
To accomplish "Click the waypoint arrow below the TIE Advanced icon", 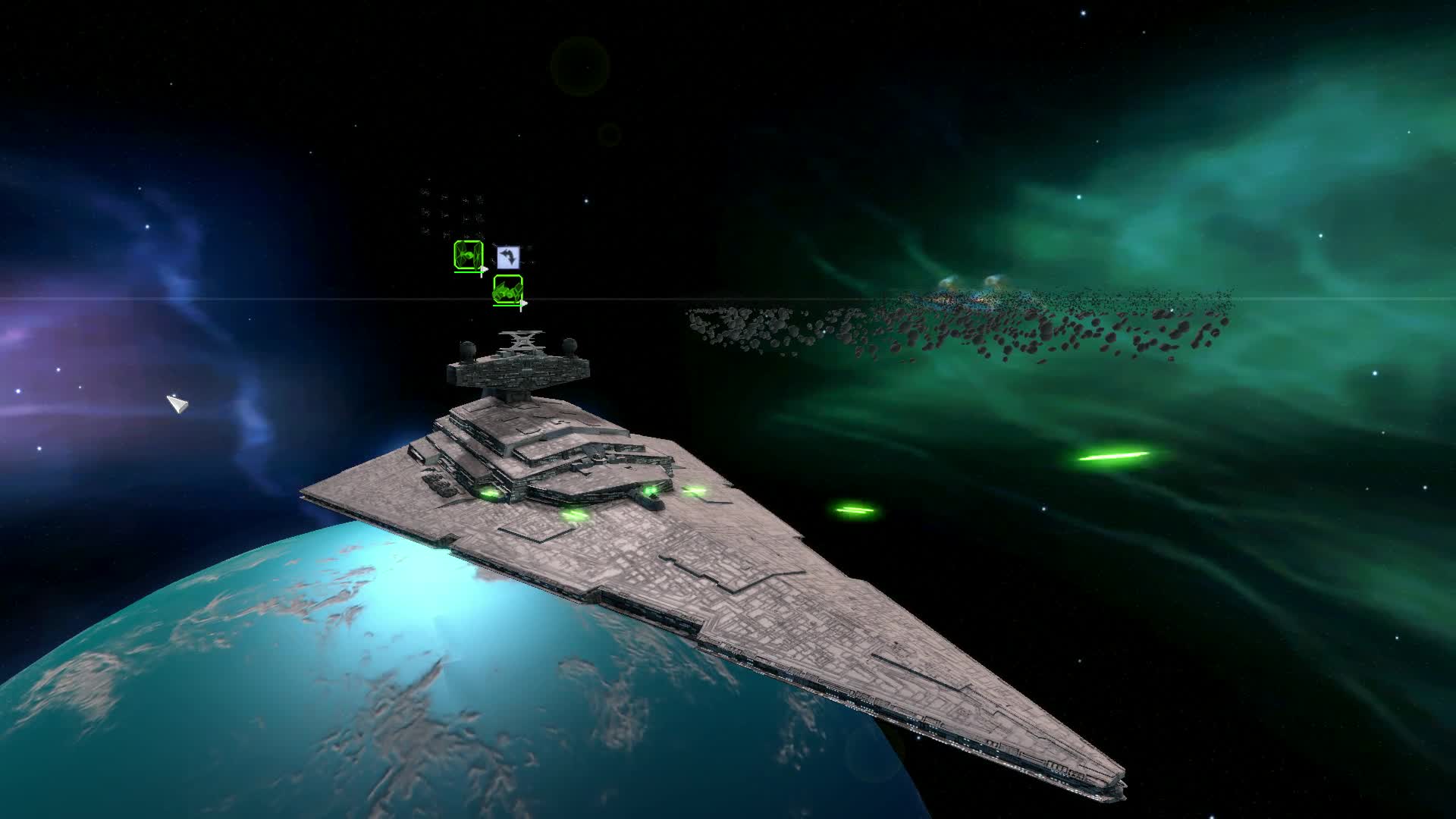I will 524,303.
